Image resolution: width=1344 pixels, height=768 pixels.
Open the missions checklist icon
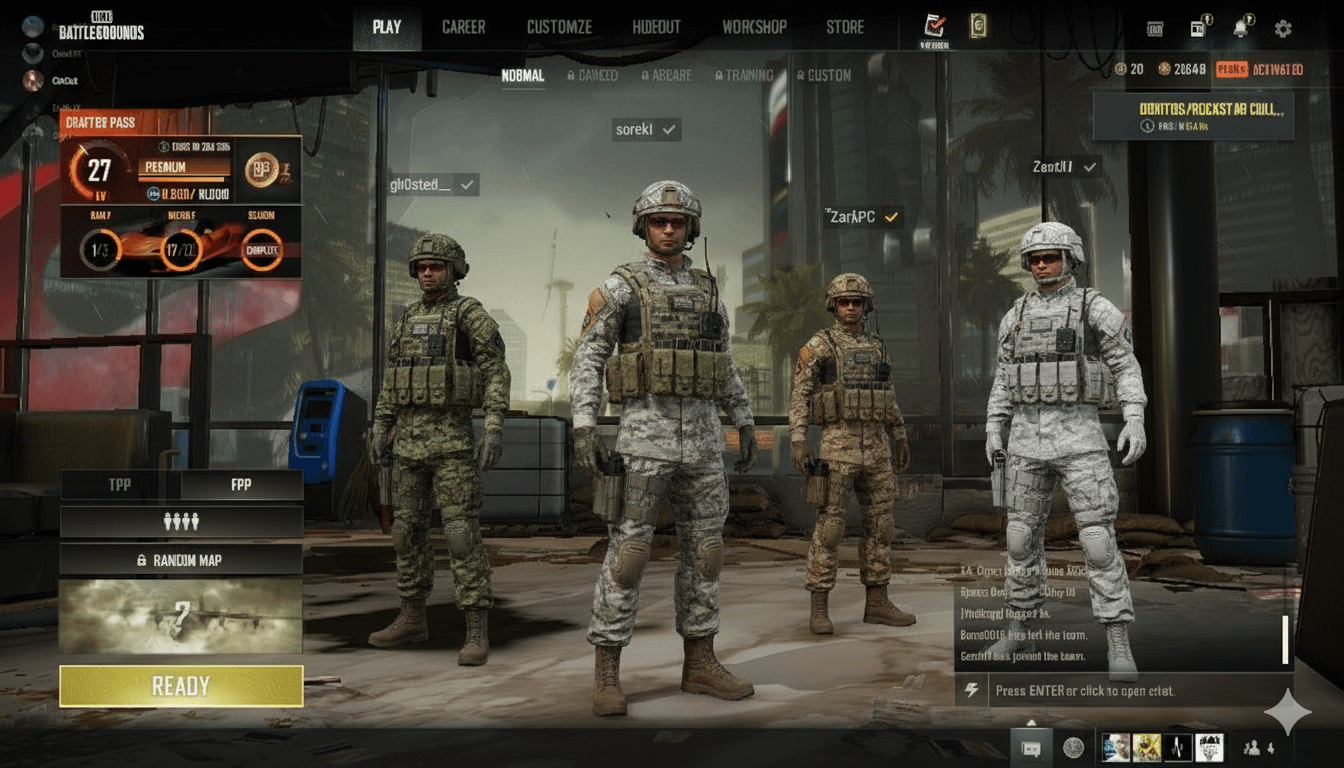point(936,26)
